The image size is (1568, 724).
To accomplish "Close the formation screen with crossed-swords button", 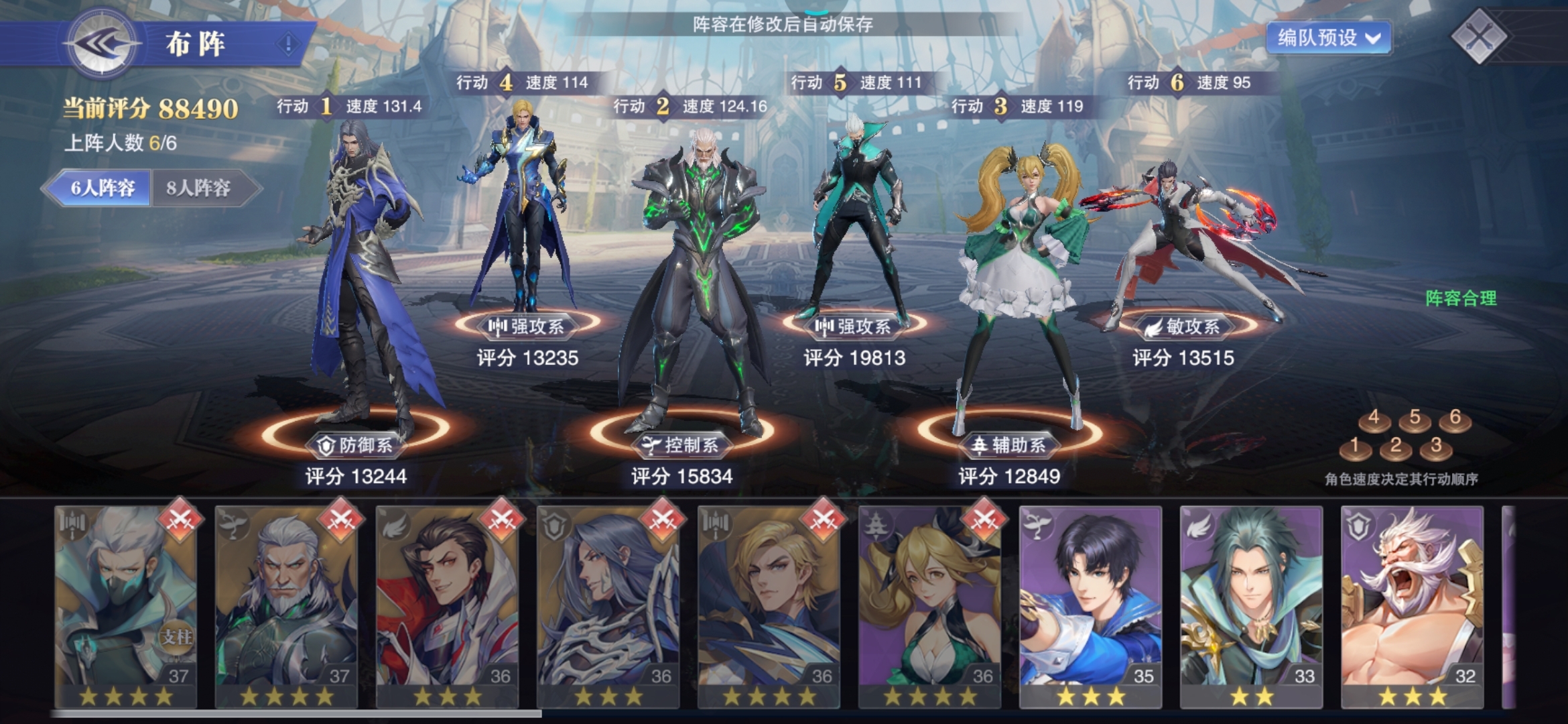I will pos(1480,36).
